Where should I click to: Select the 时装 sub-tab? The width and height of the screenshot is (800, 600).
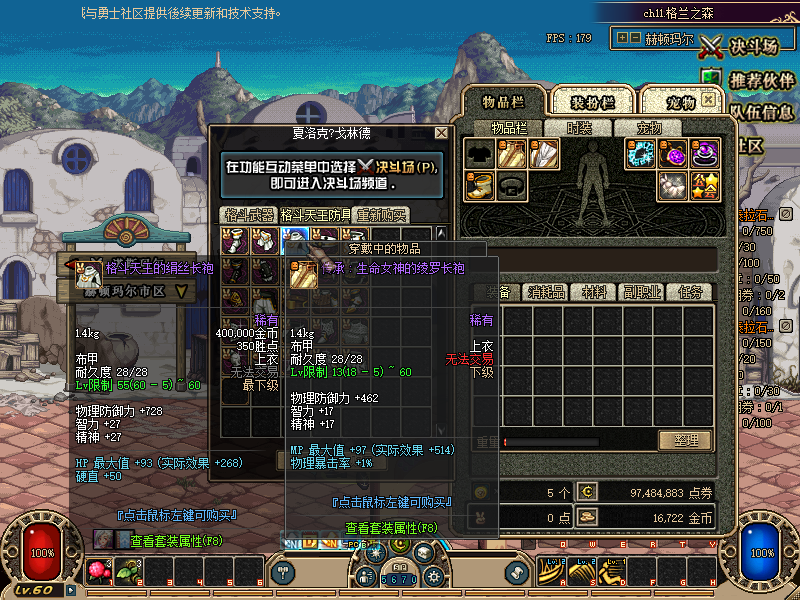[x=579, y=128]
